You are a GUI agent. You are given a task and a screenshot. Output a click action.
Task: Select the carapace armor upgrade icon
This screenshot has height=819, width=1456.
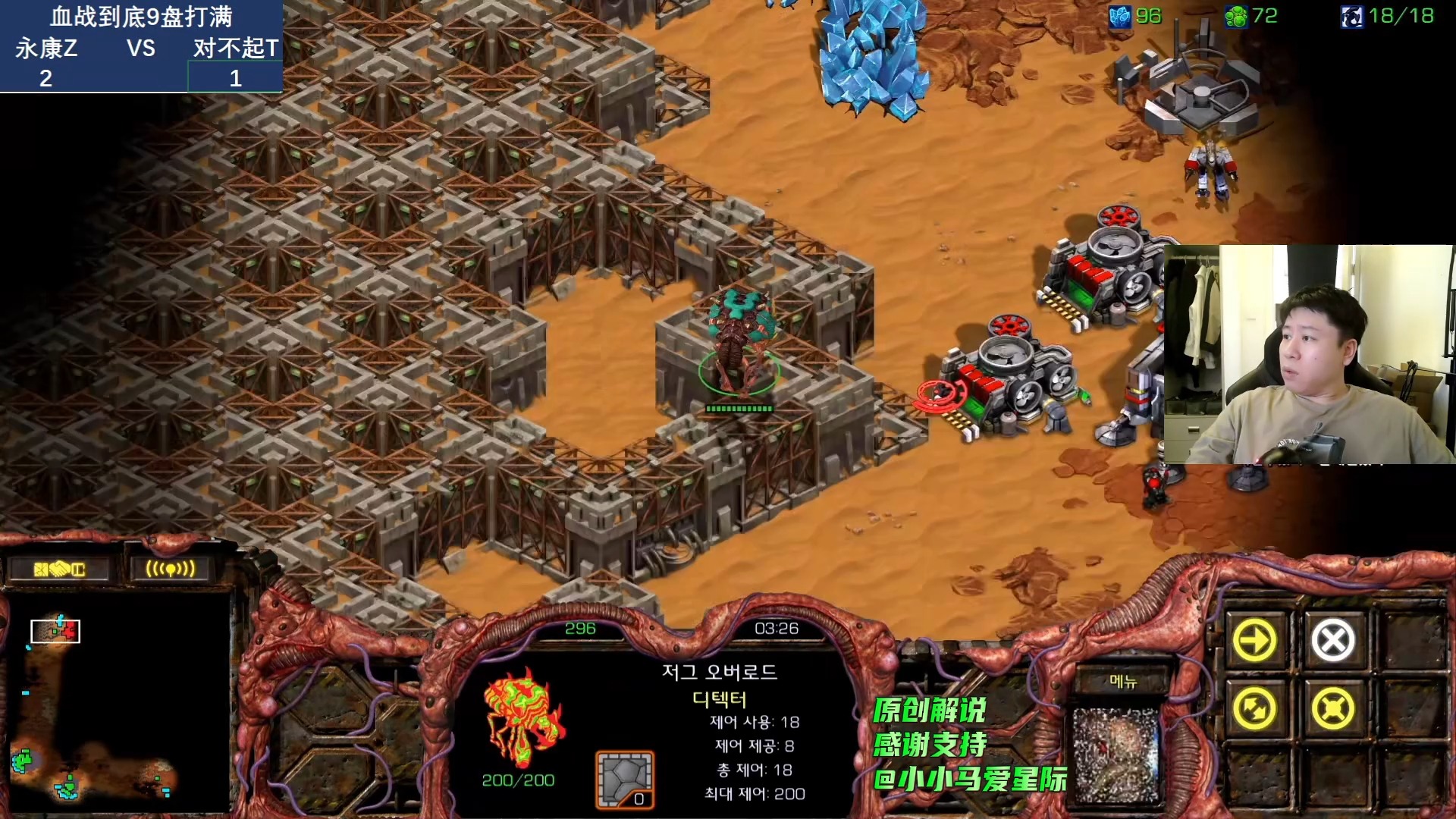(x=624, y=780)
